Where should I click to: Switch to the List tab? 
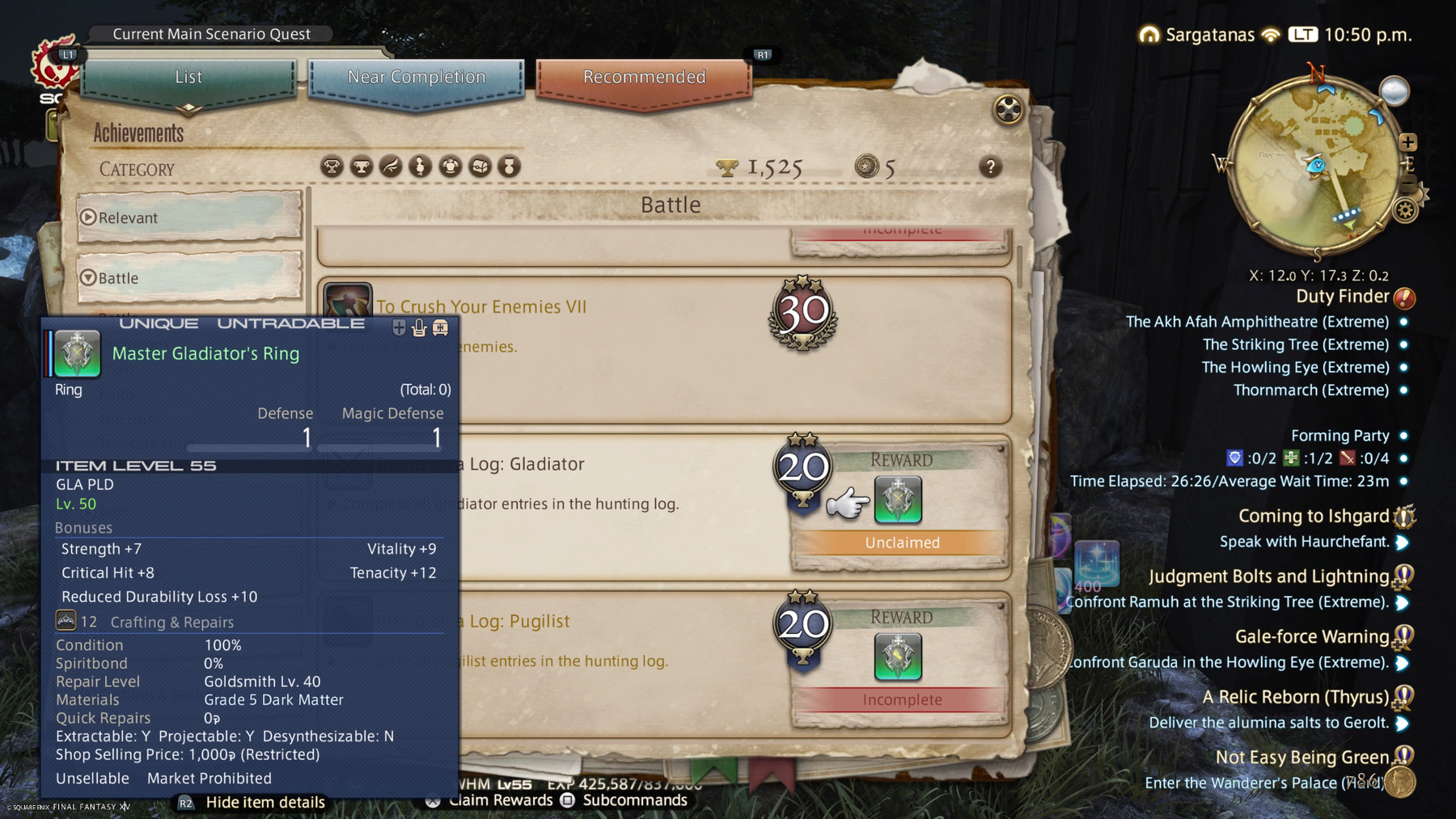188,78
